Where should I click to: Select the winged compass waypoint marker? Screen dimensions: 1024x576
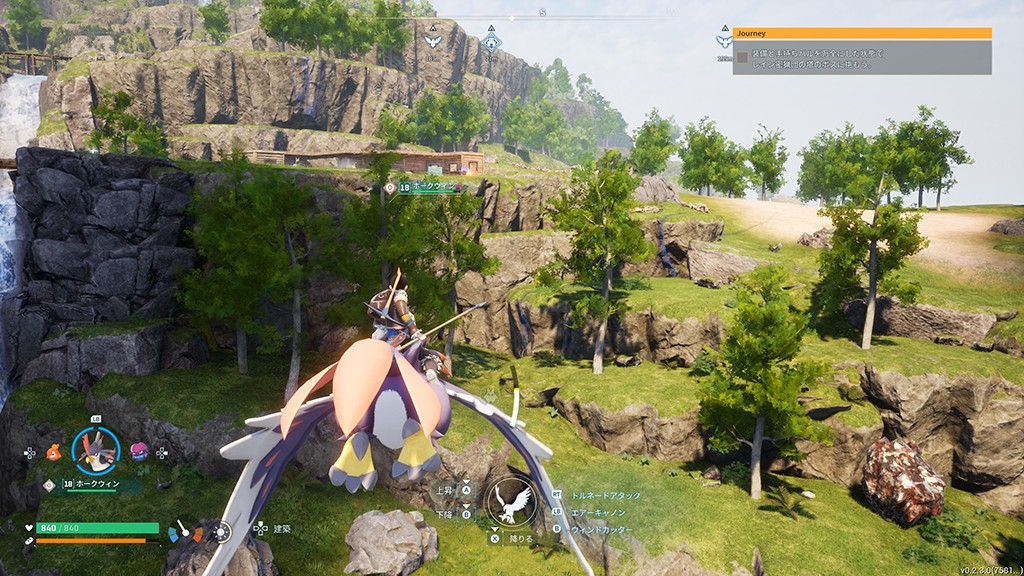click(x=432, y=41)
